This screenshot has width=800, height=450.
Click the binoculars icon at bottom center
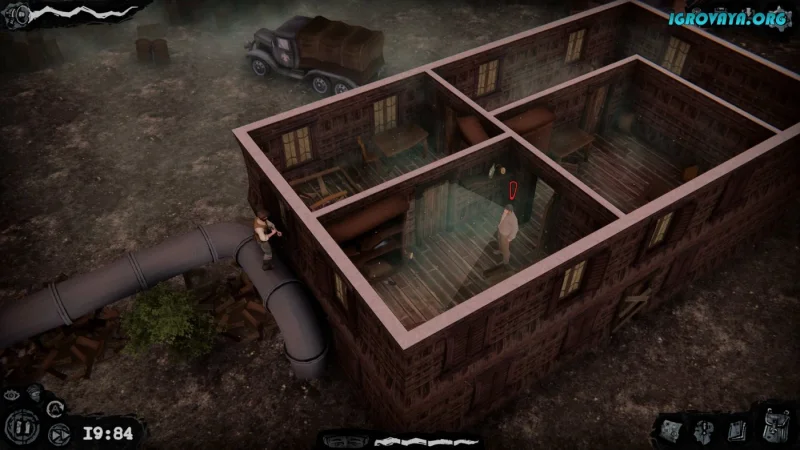click(x=345, y=440)
